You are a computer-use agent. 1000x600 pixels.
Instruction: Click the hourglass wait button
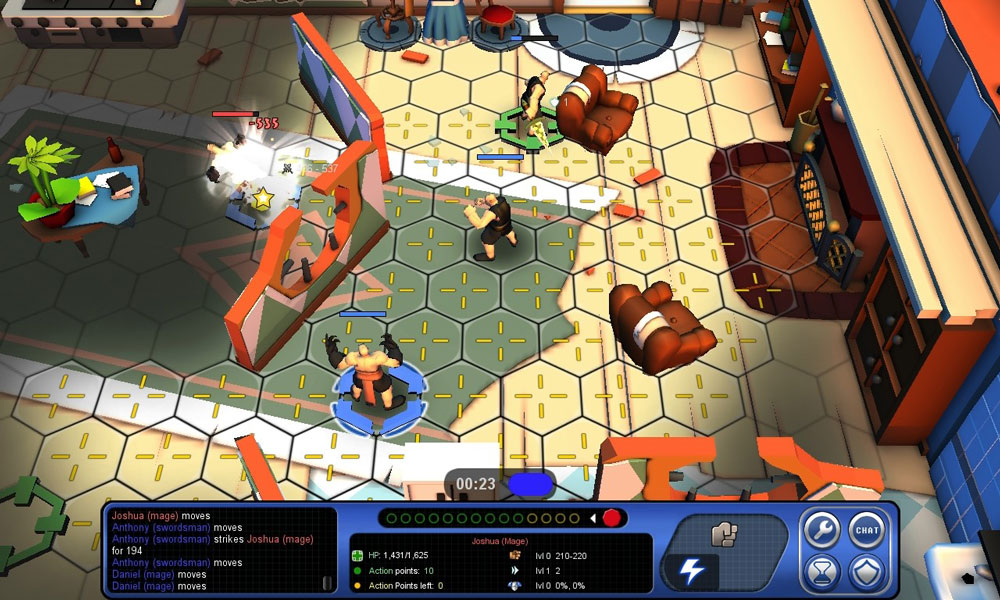(822, 573)
